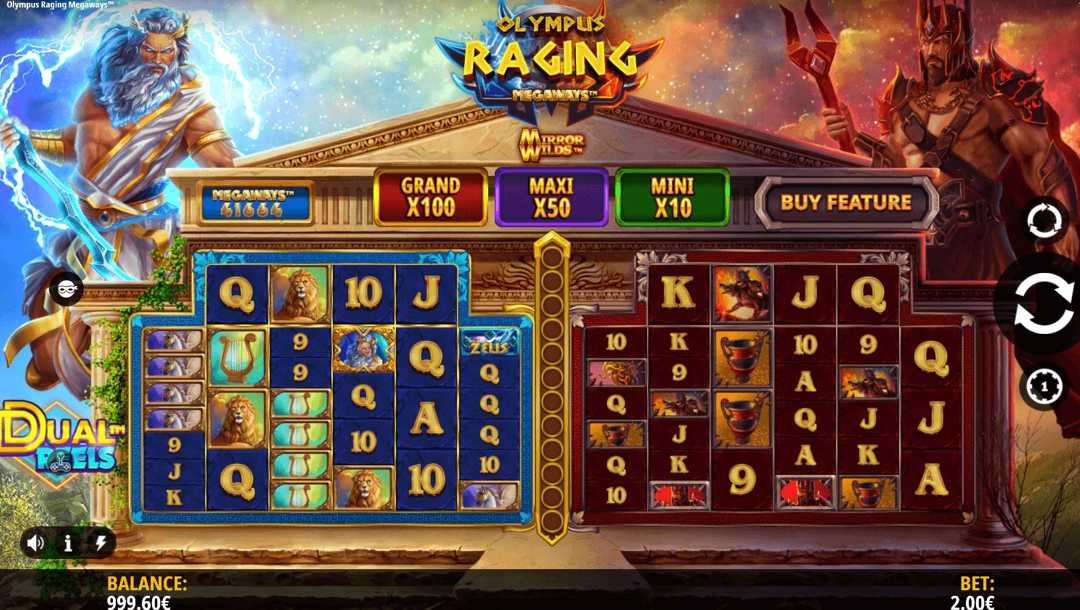
Task: Open bet settings via the coin chip icon
Action: 1043,388
